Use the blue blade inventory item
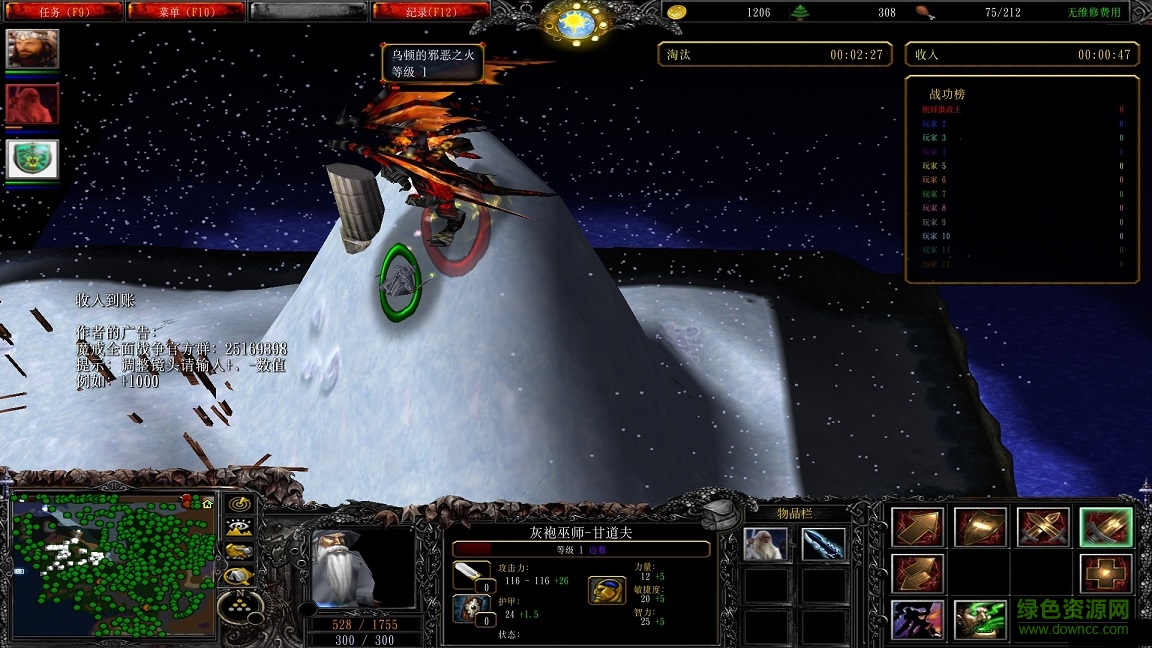This screenshot has height=648, width=1152. tap(824, 544)
